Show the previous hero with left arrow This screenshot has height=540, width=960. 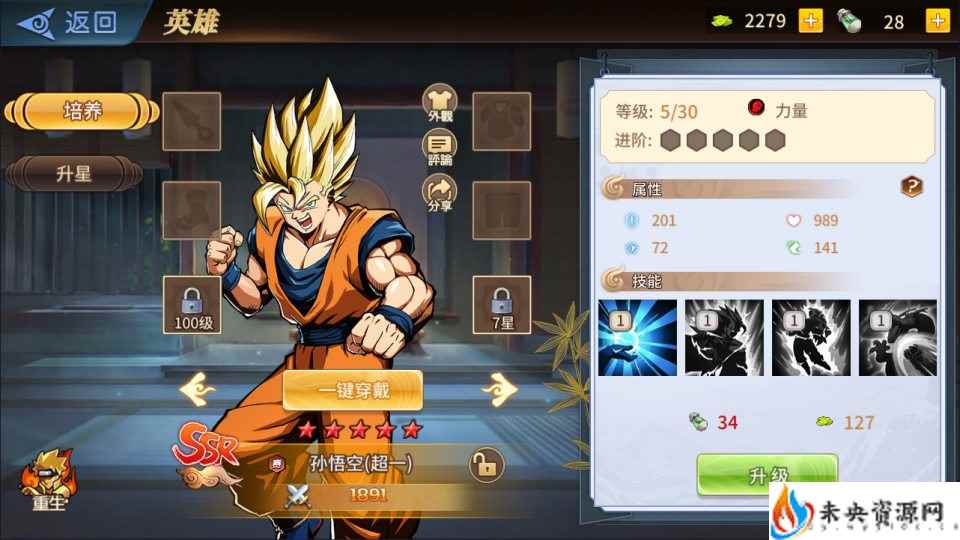pyautogui.click(x=197, y=387)
